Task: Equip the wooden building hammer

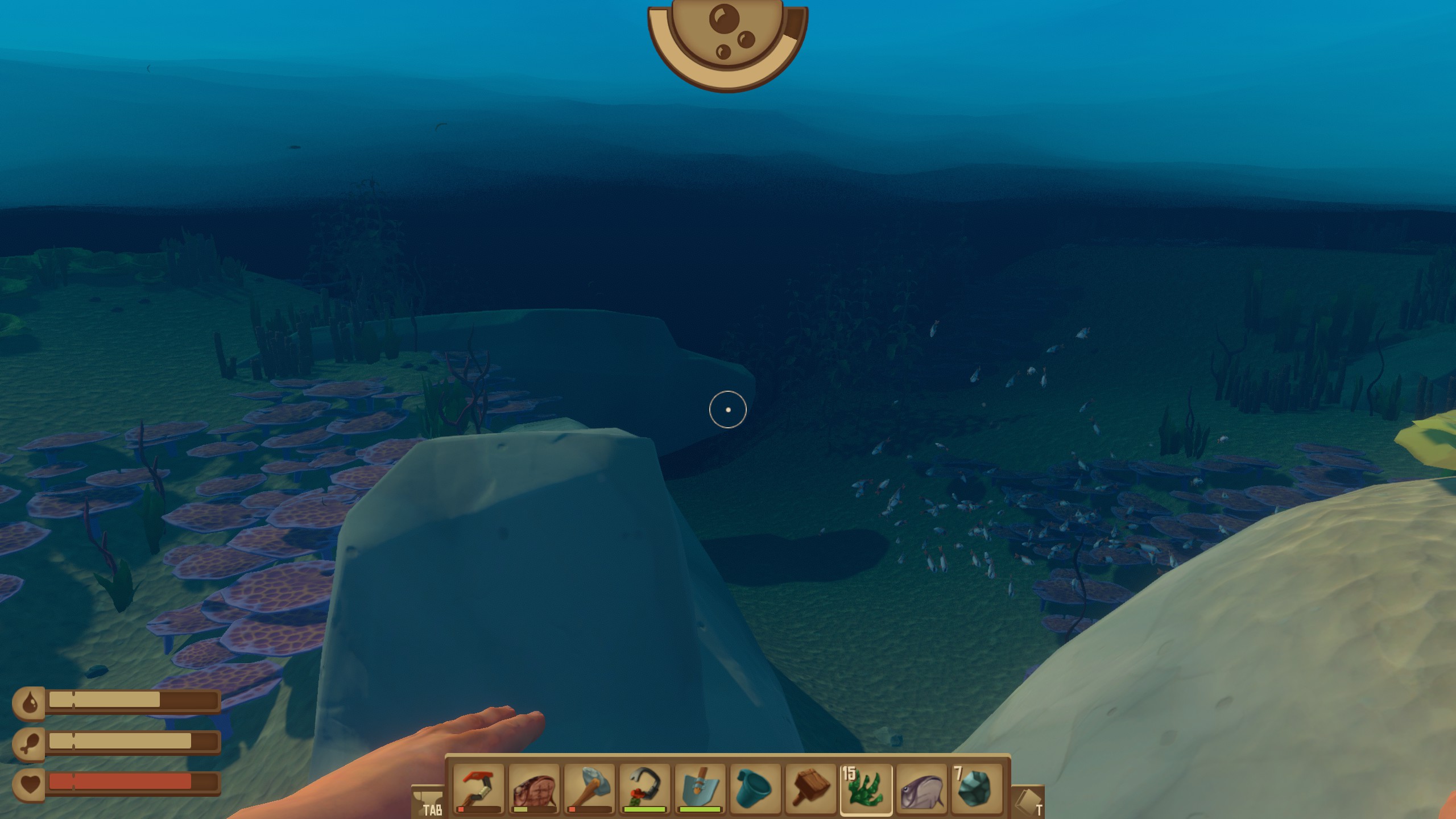Action: point(810,789)
